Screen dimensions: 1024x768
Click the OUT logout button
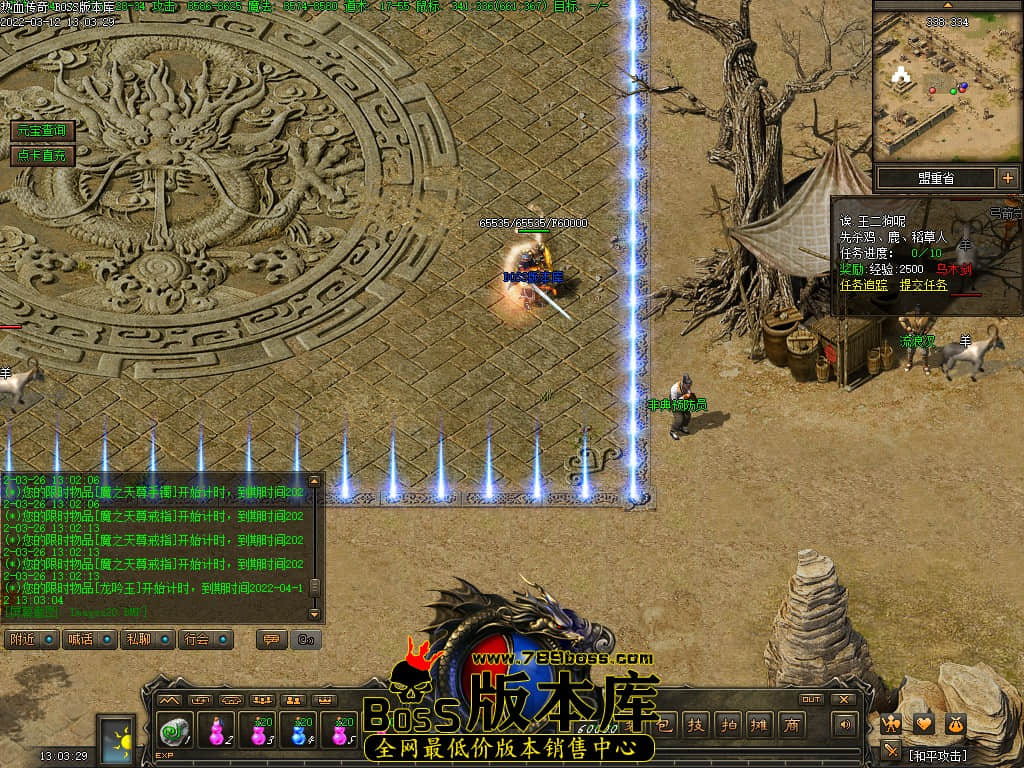coord(811,699)
